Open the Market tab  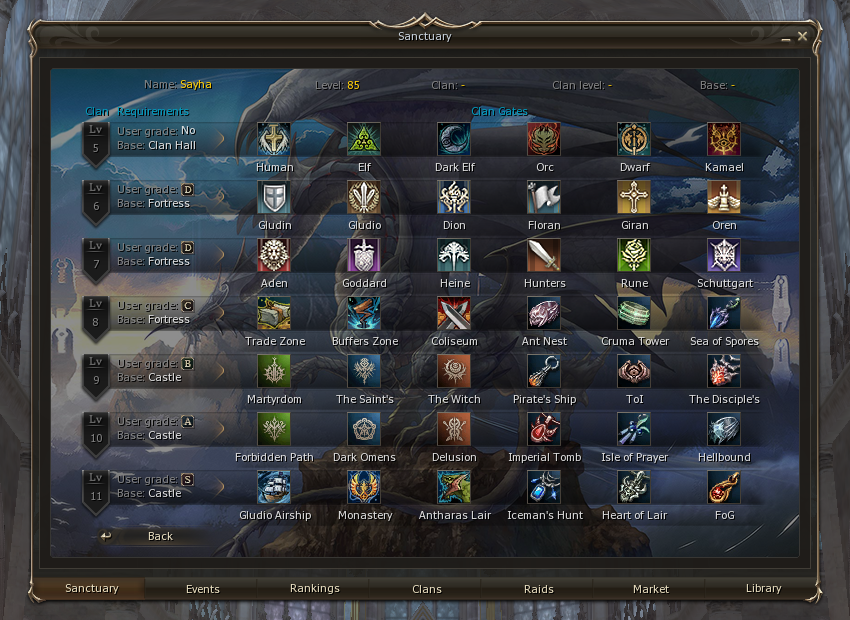point(651,589)
